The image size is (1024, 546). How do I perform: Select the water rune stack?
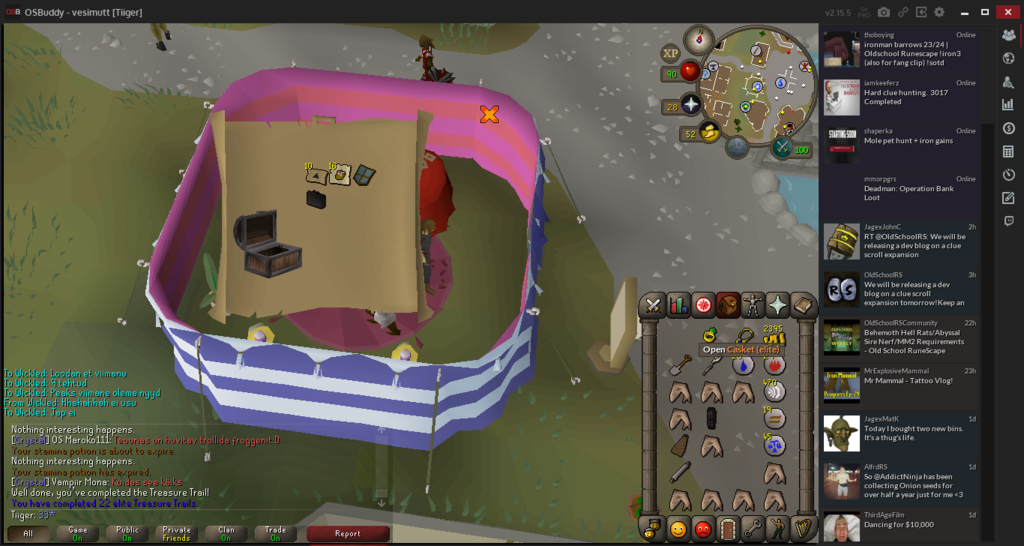[743, 365]
